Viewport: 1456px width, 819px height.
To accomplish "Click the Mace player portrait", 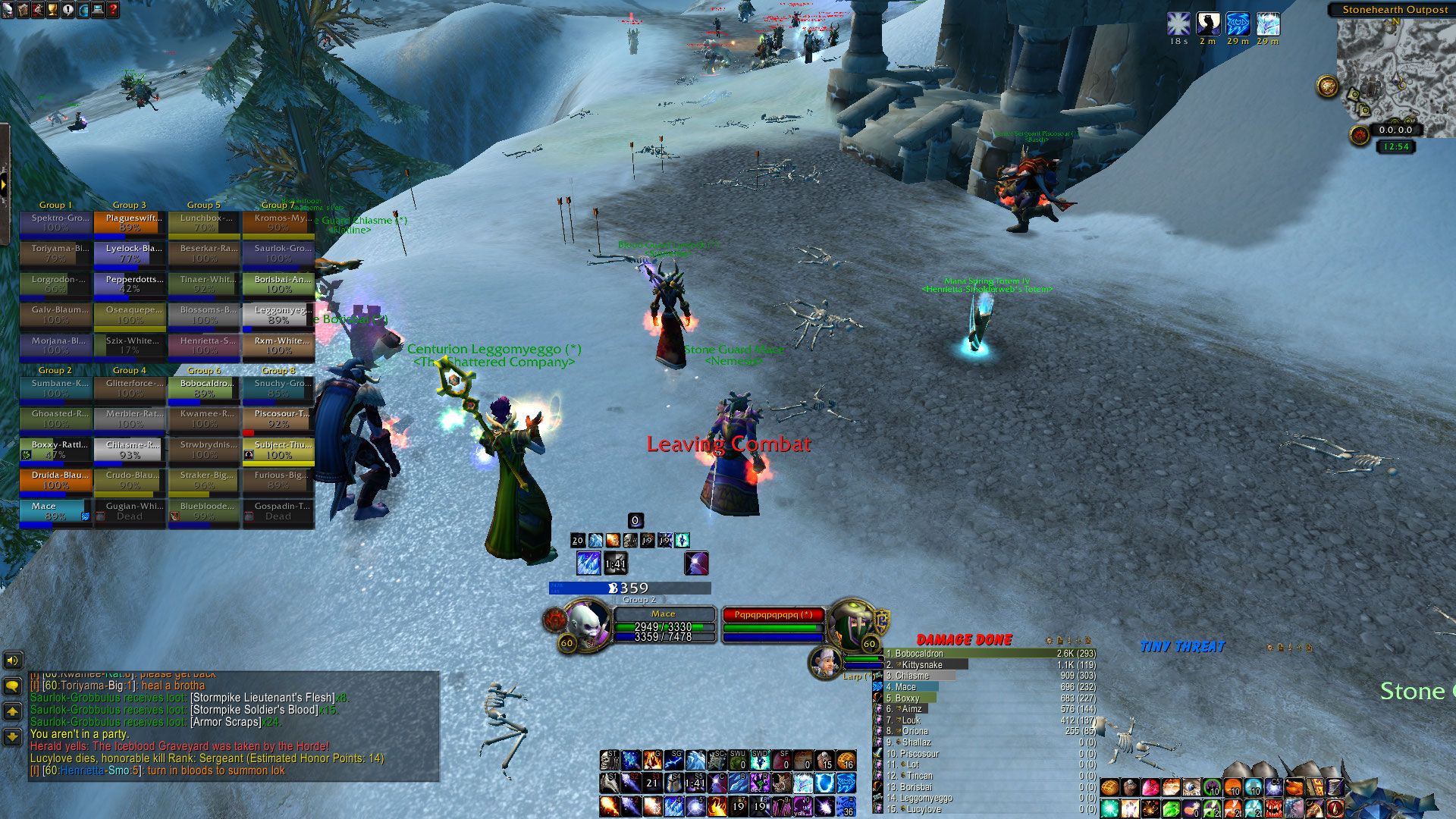I will (x=588, y=623).
